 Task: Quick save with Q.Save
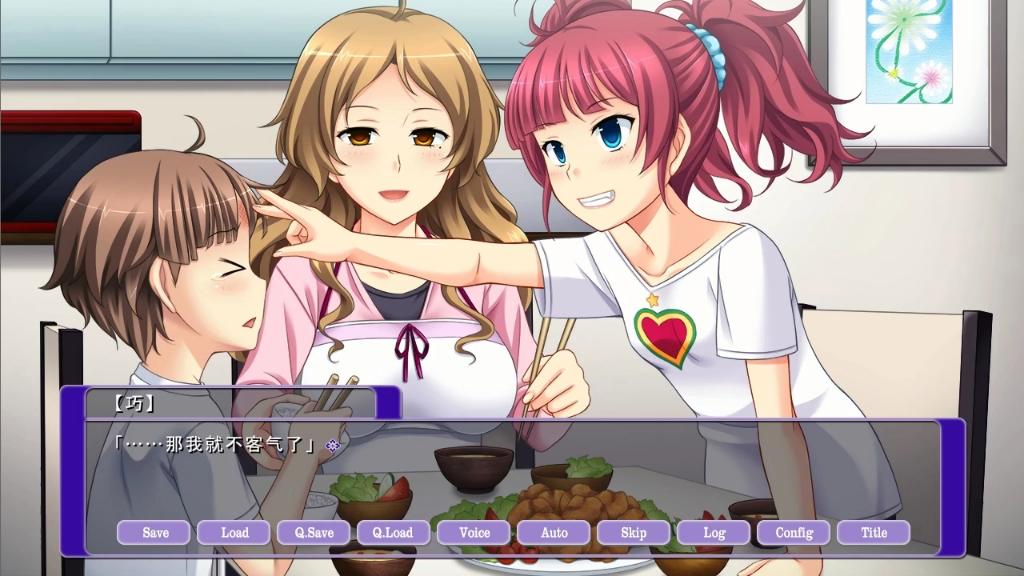coord(314,532)
